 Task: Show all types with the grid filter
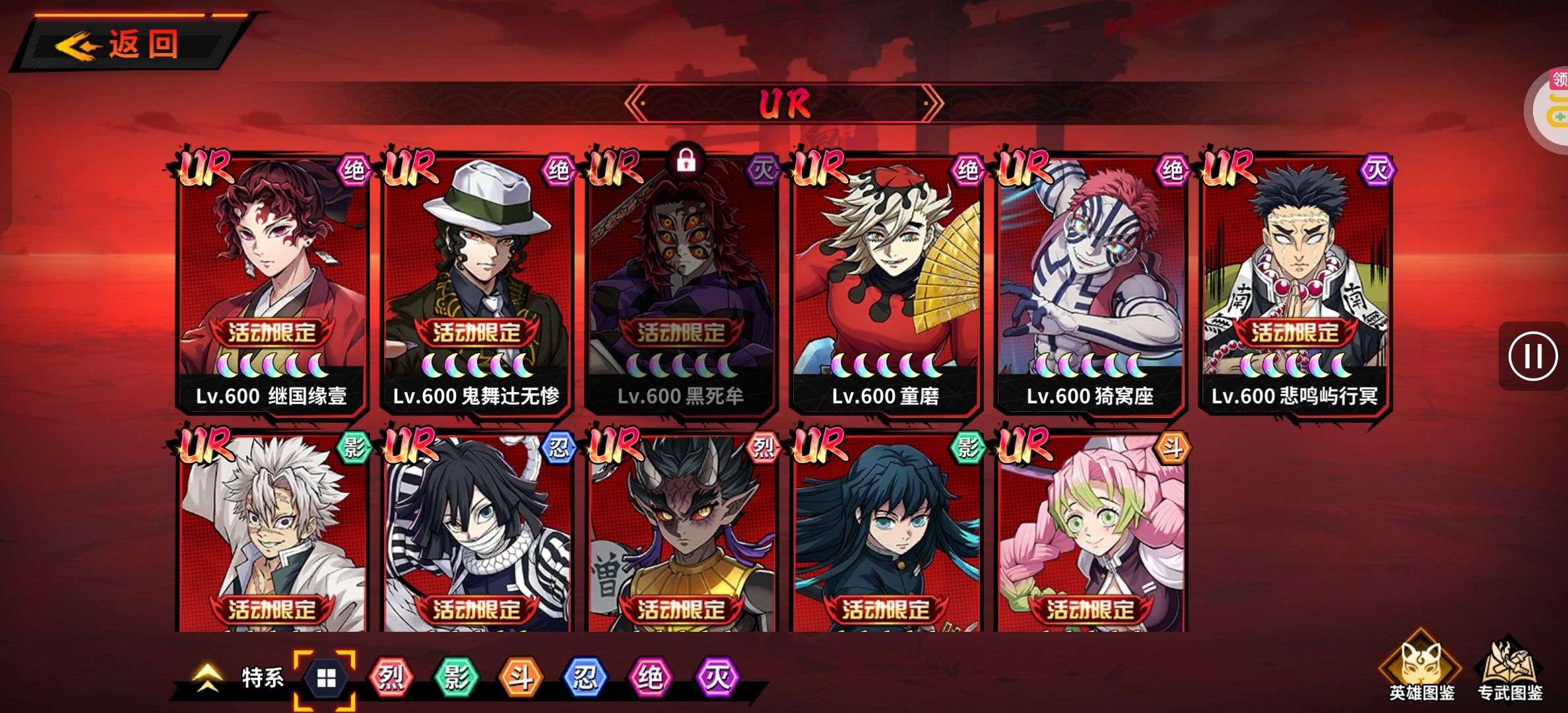coord(326,678)
